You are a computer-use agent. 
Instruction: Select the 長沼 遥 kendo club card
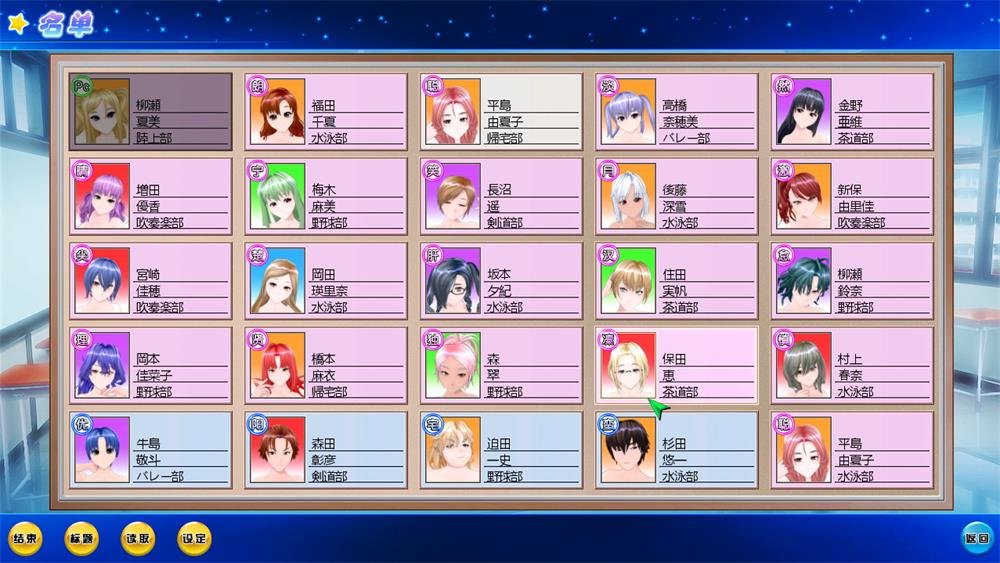click(501, 196)
